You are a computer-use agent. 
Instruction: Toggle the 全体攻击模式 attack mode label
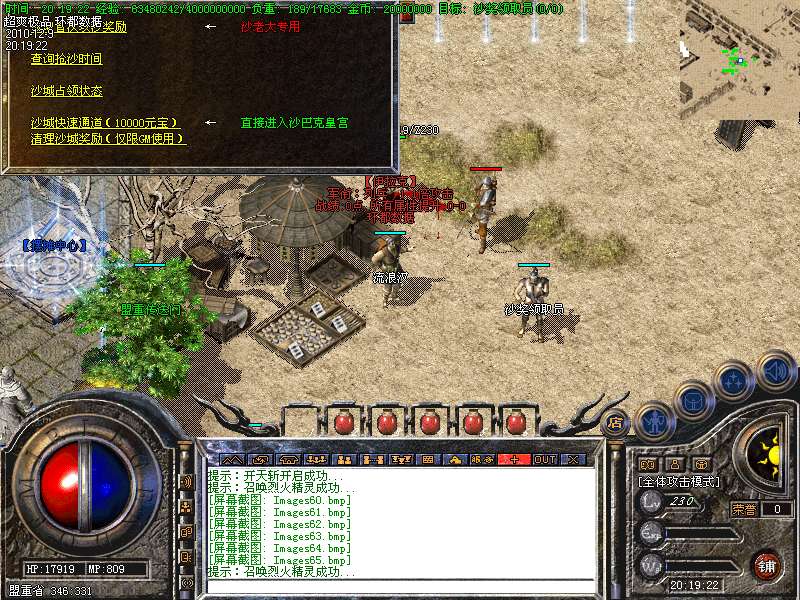coord(680,482)
